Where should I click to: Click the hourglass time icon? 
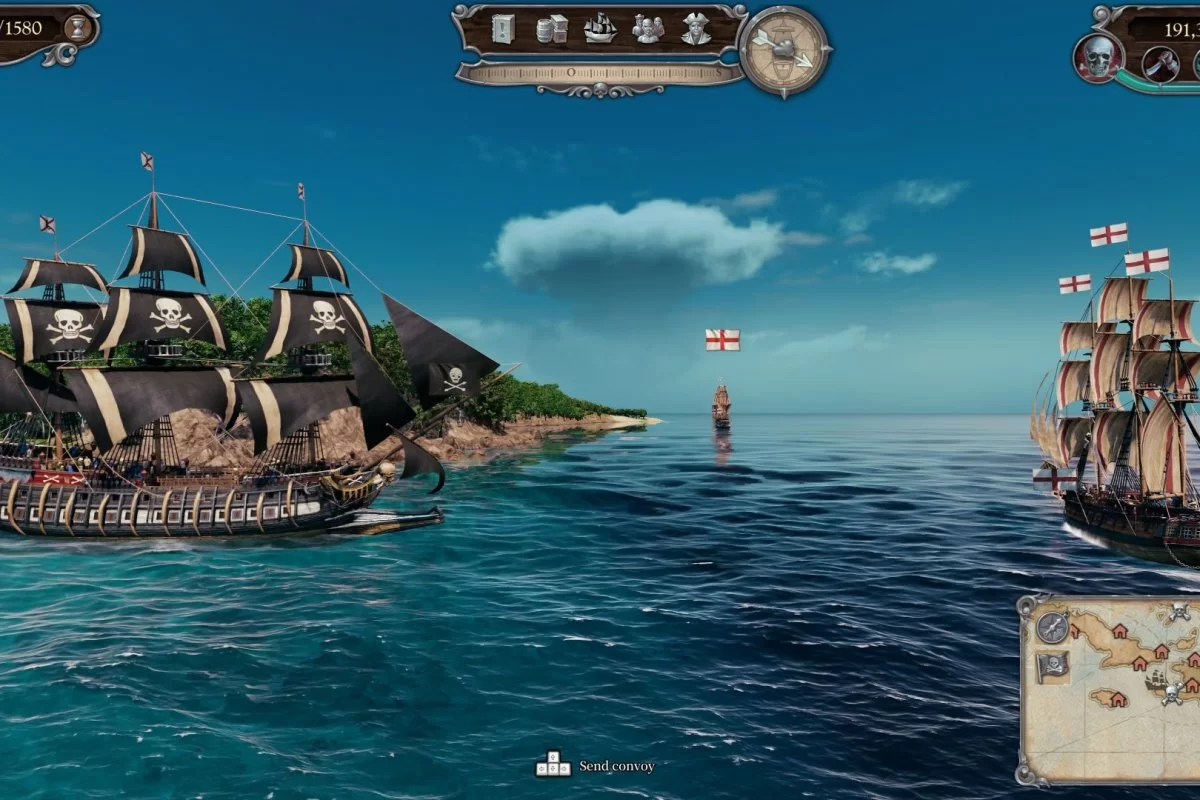click(76, 27)
